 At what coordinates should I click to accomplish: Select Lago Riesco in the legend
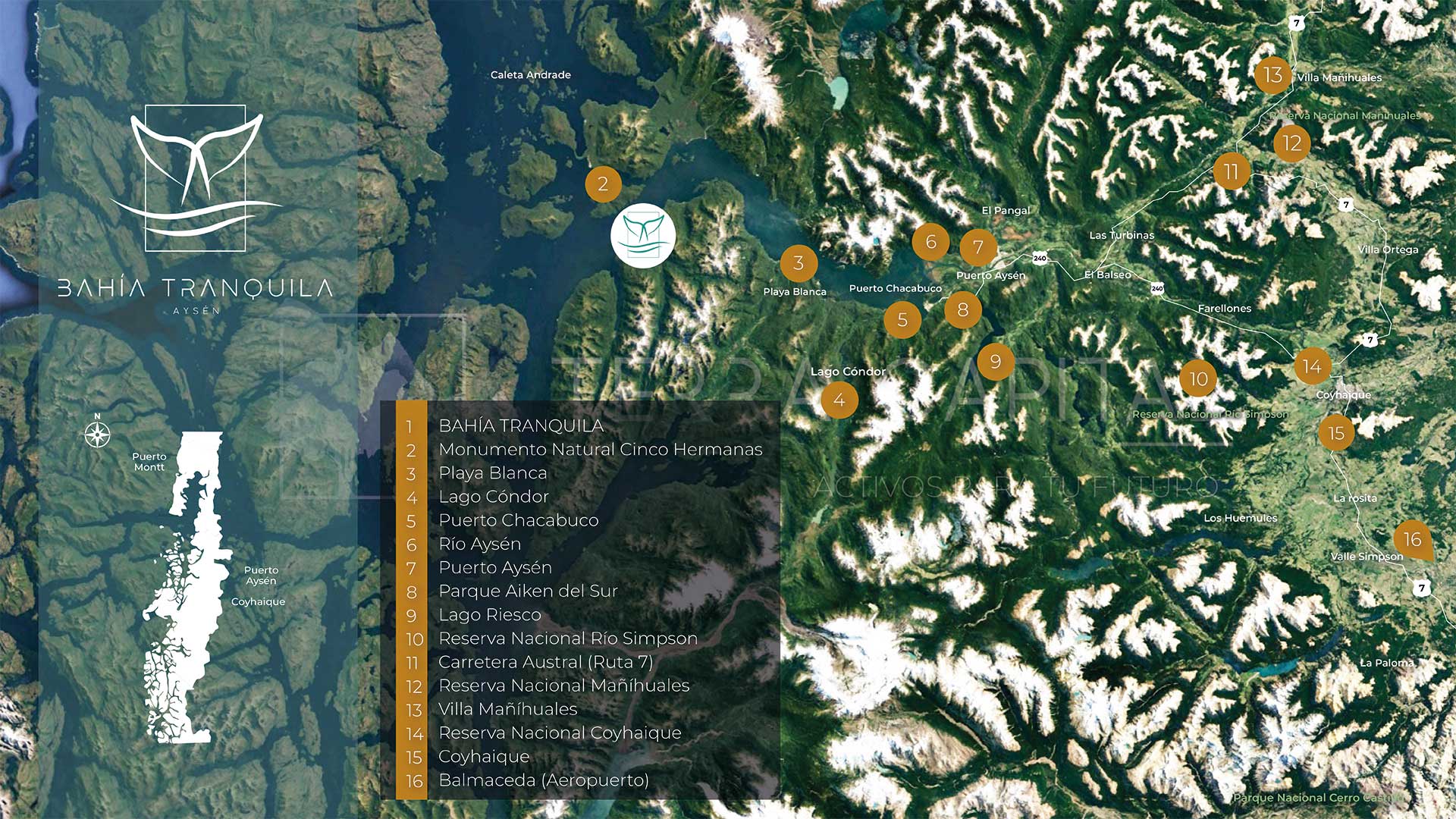(489, 615)
